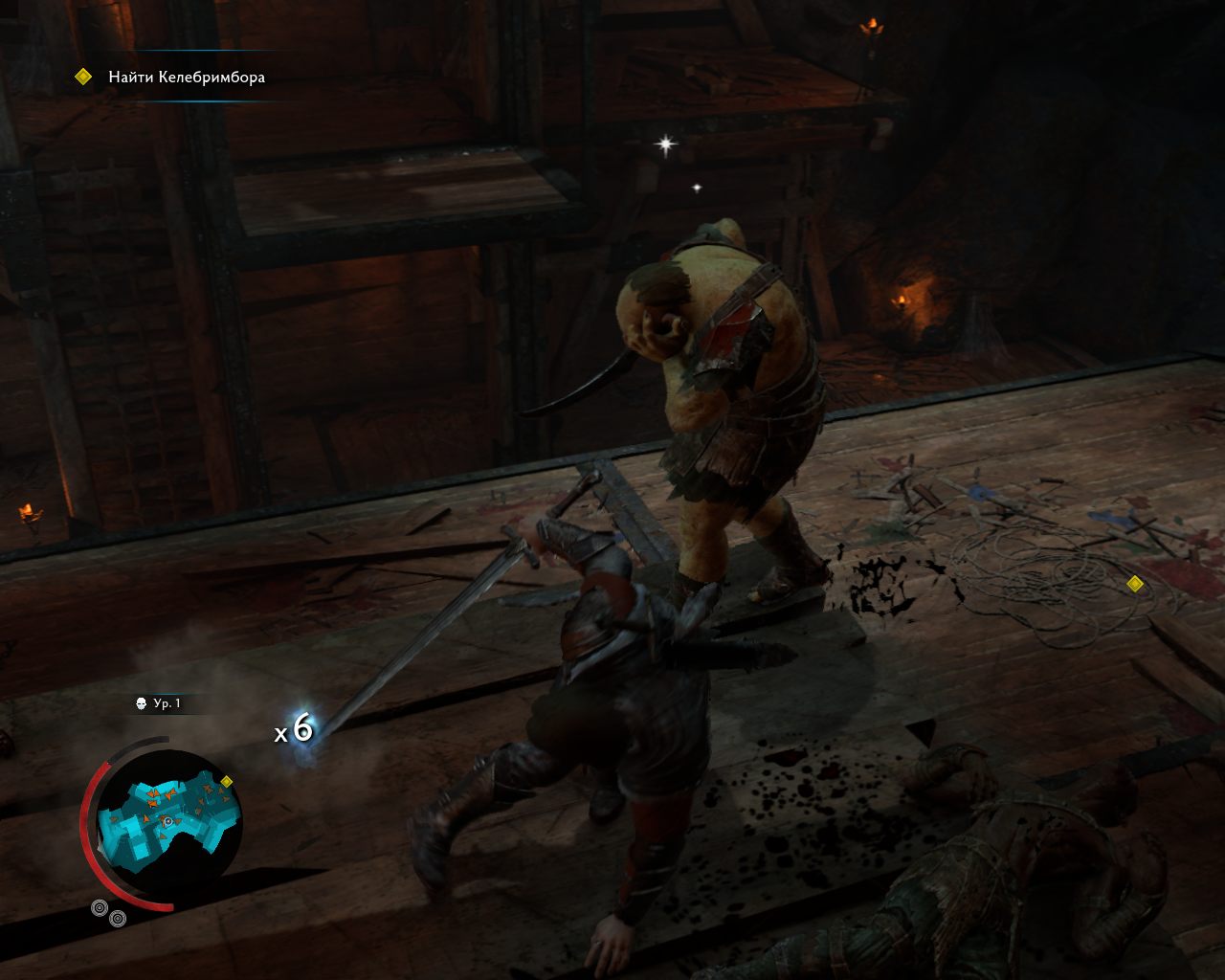Select the skull level indicator 'Ур. 1'

pos(159,703)
